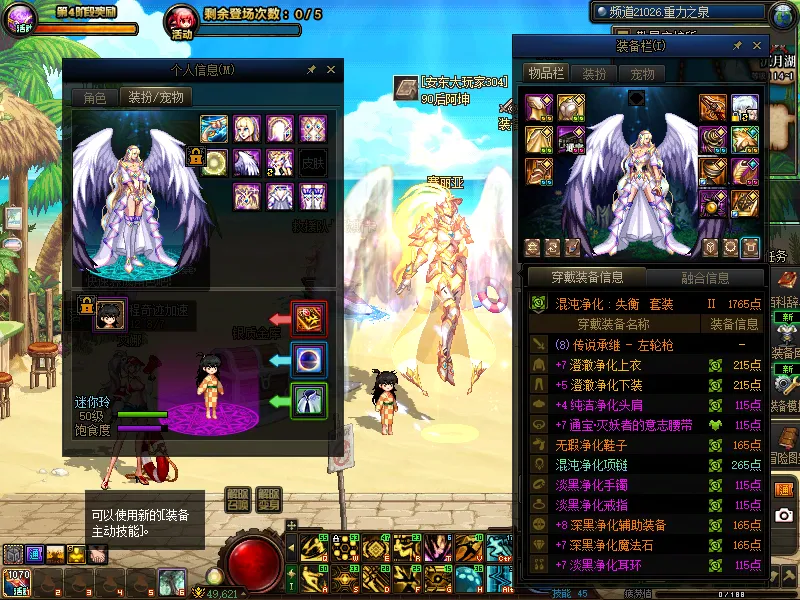Open the 物品栏 inventory tab
Screen dimensions: 800x600
pos(546,73)
